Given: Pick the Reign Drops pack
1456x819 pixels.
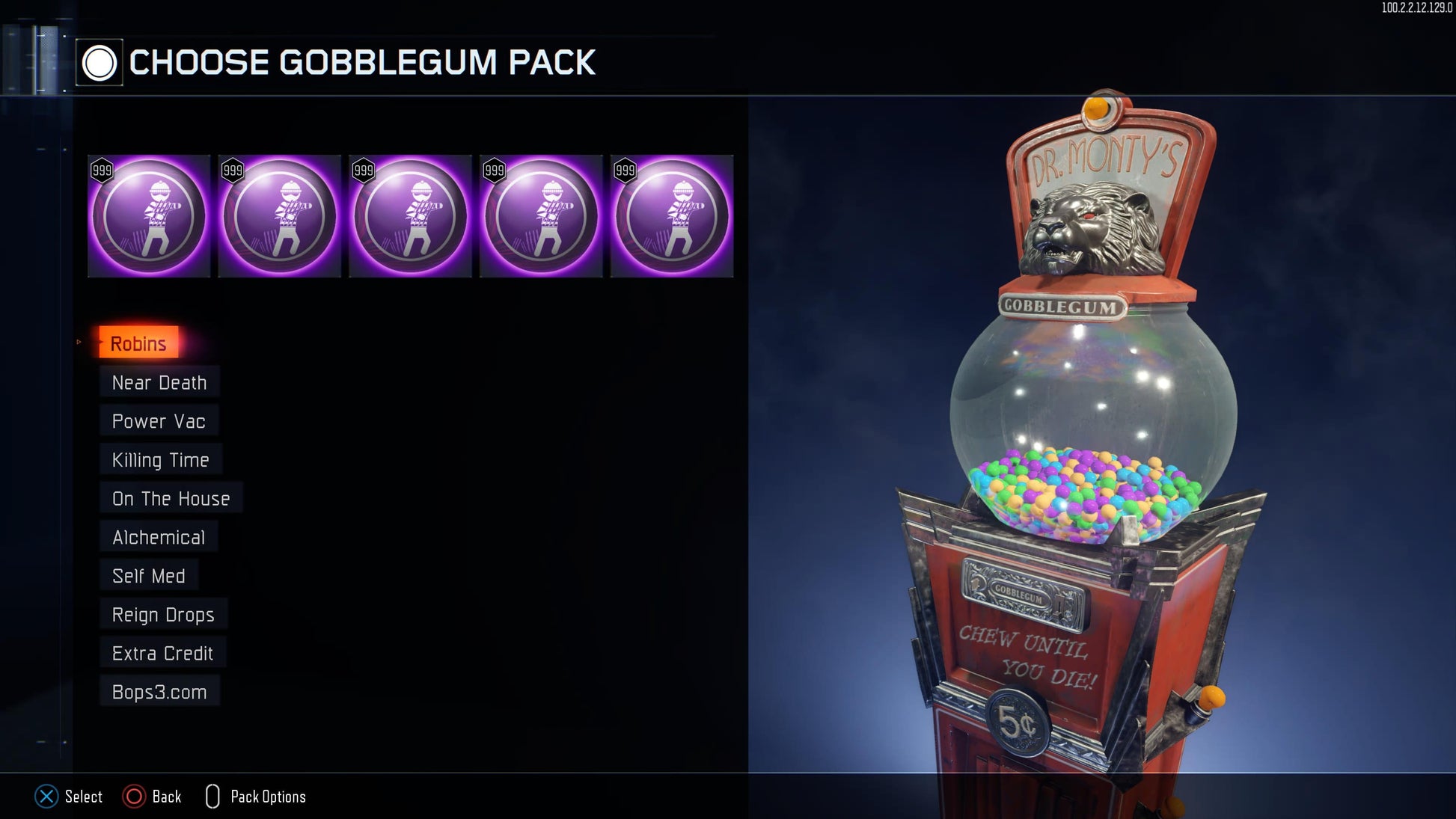Looking at the screenshot, I should pos(163,615).
